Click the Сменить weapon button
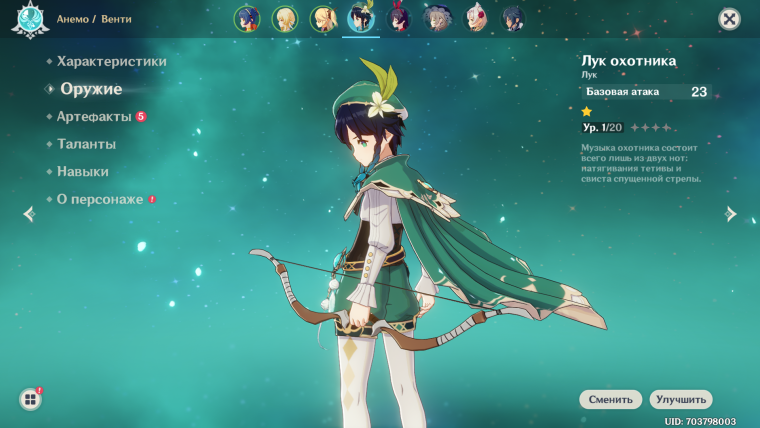The width and height of the screenshot is (760, 428). (x=610, y=399)
